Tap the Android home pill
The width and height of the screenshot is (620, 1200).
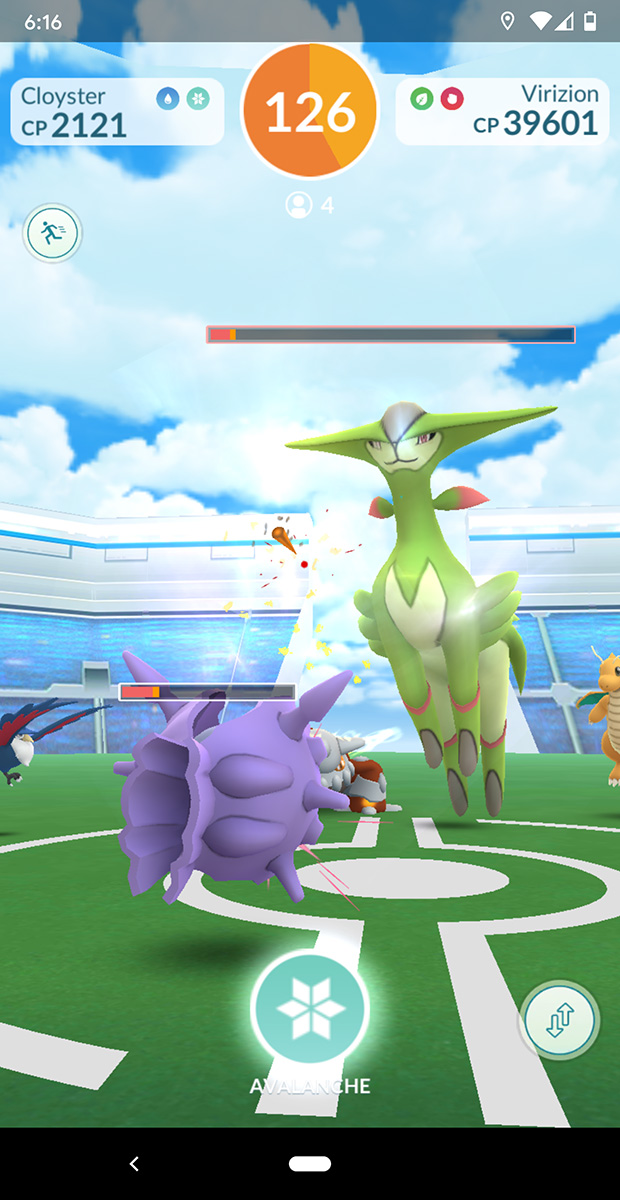pos(310,1163)
